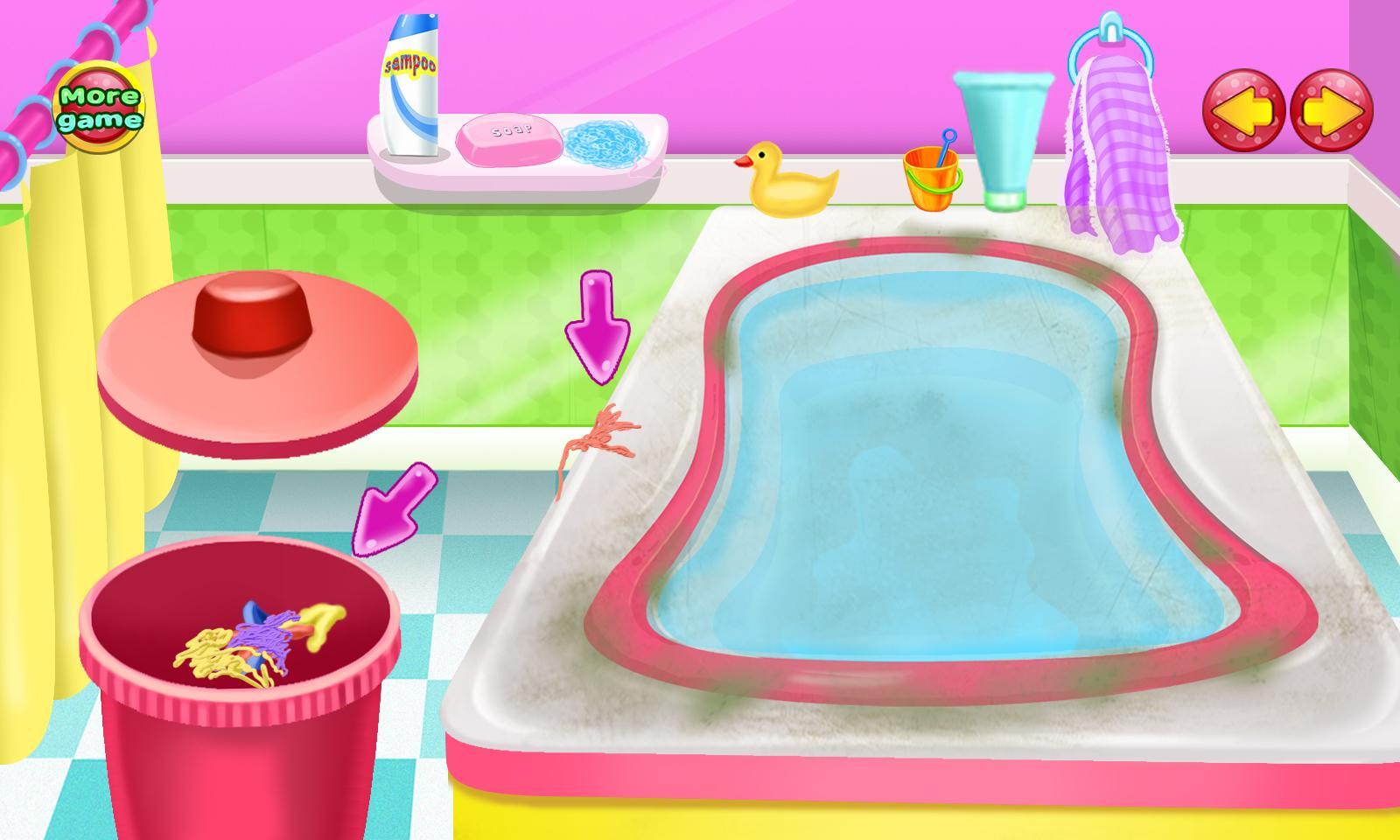1400x840 pixels.
Task: Click the upper purple arrow pointer
Action: point(599,324)
